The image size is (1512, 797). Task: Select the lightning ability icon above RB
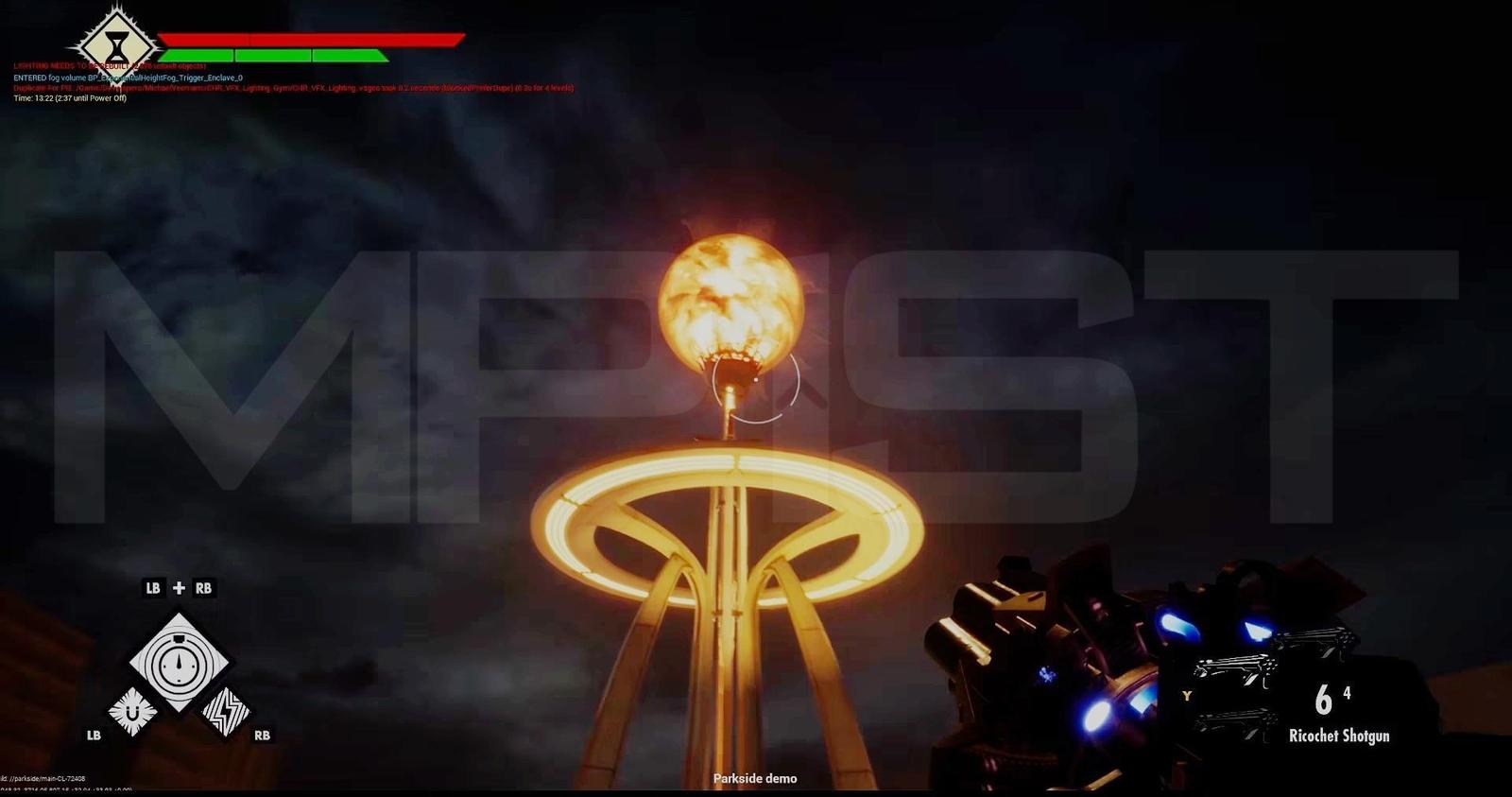tap(227, 712)
